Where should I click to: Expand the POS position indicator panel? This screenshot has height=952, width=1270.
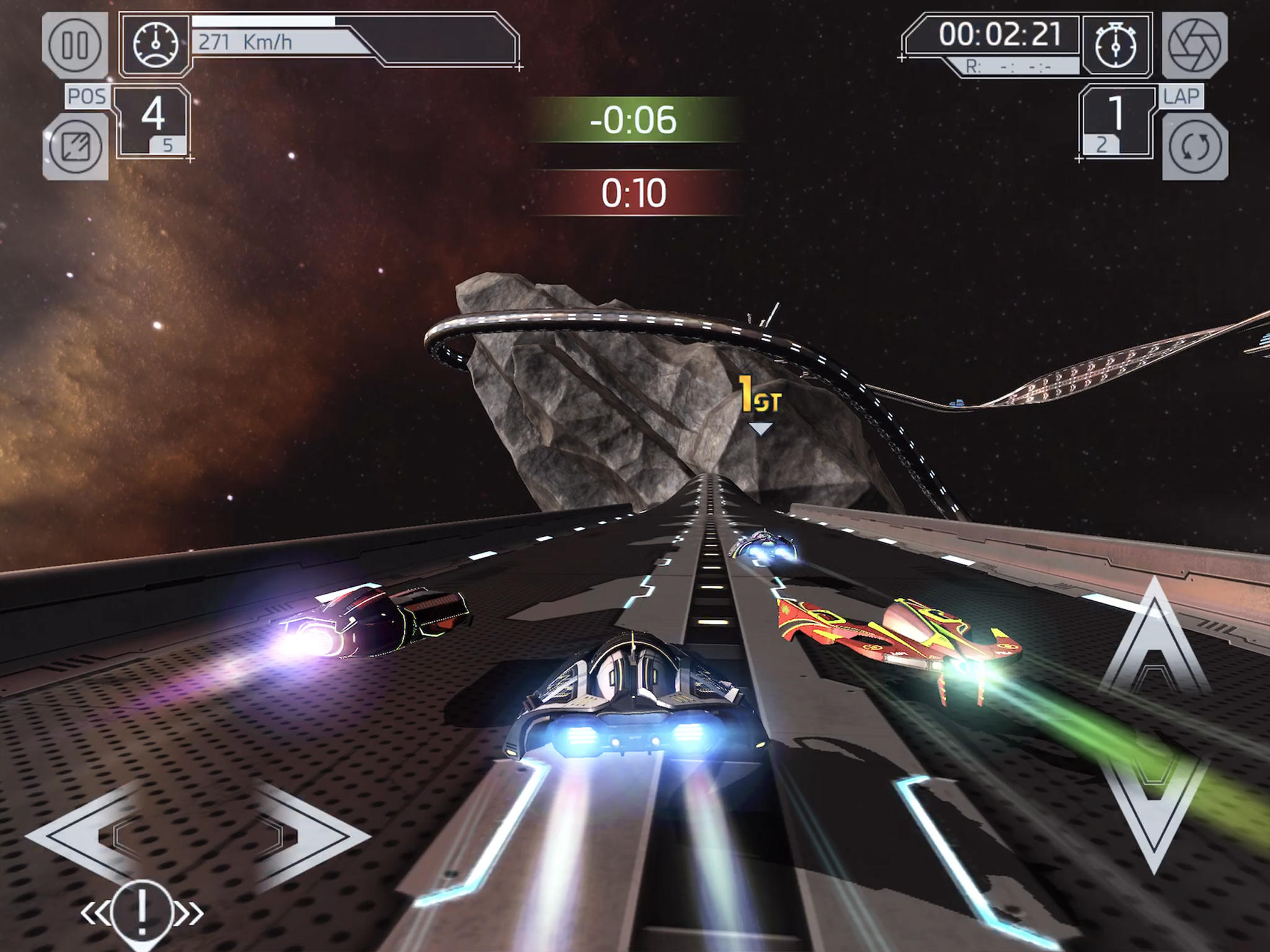tap(152, 121)
